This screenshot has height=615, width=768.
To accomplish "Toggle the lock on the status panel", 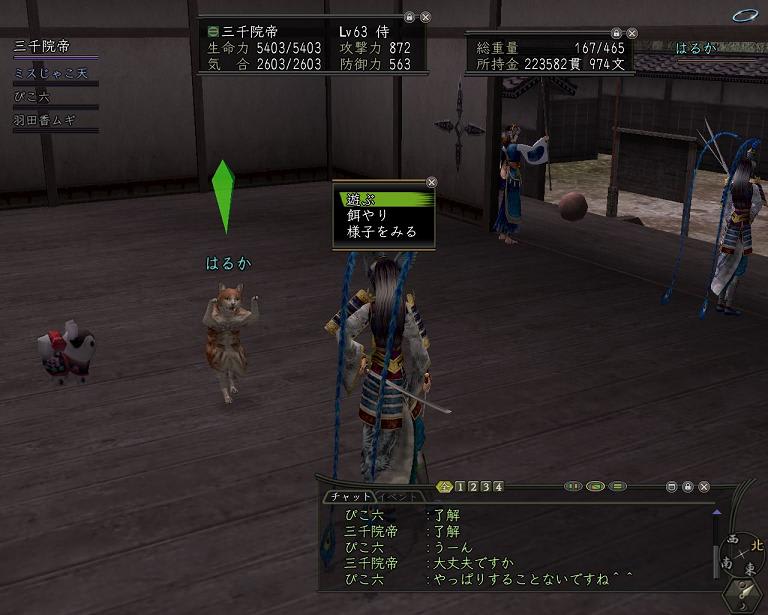I will point(409,17).
